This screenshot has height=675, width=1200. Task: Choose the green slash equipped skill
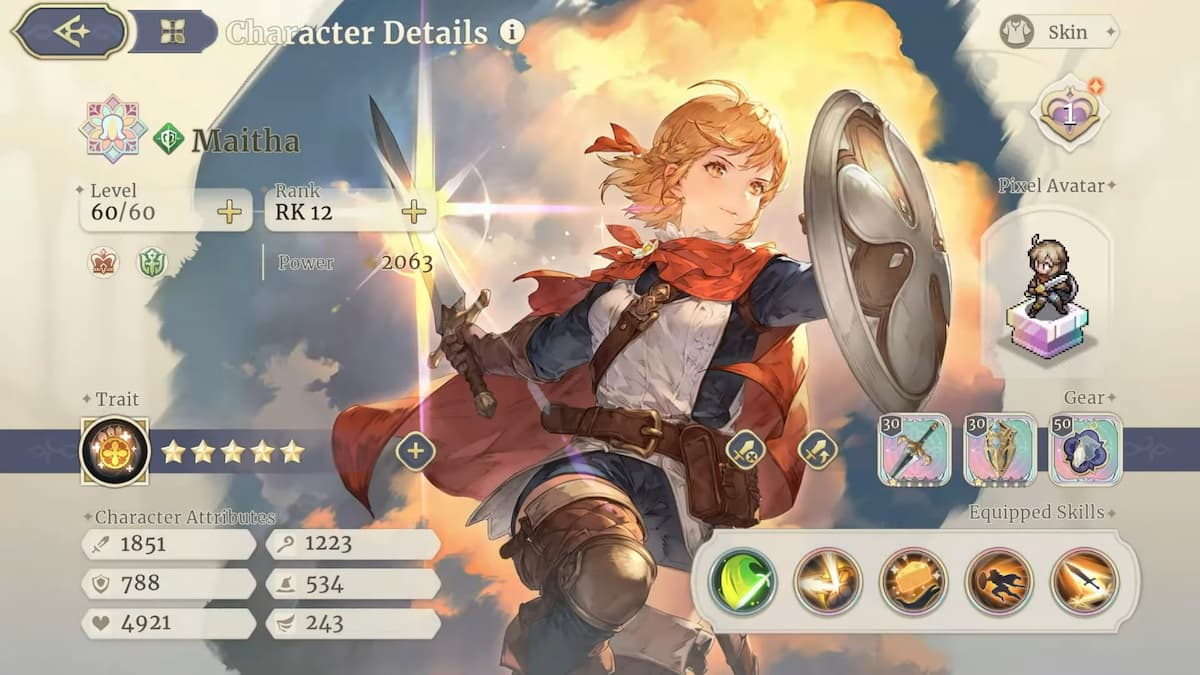tap(742, 581)
